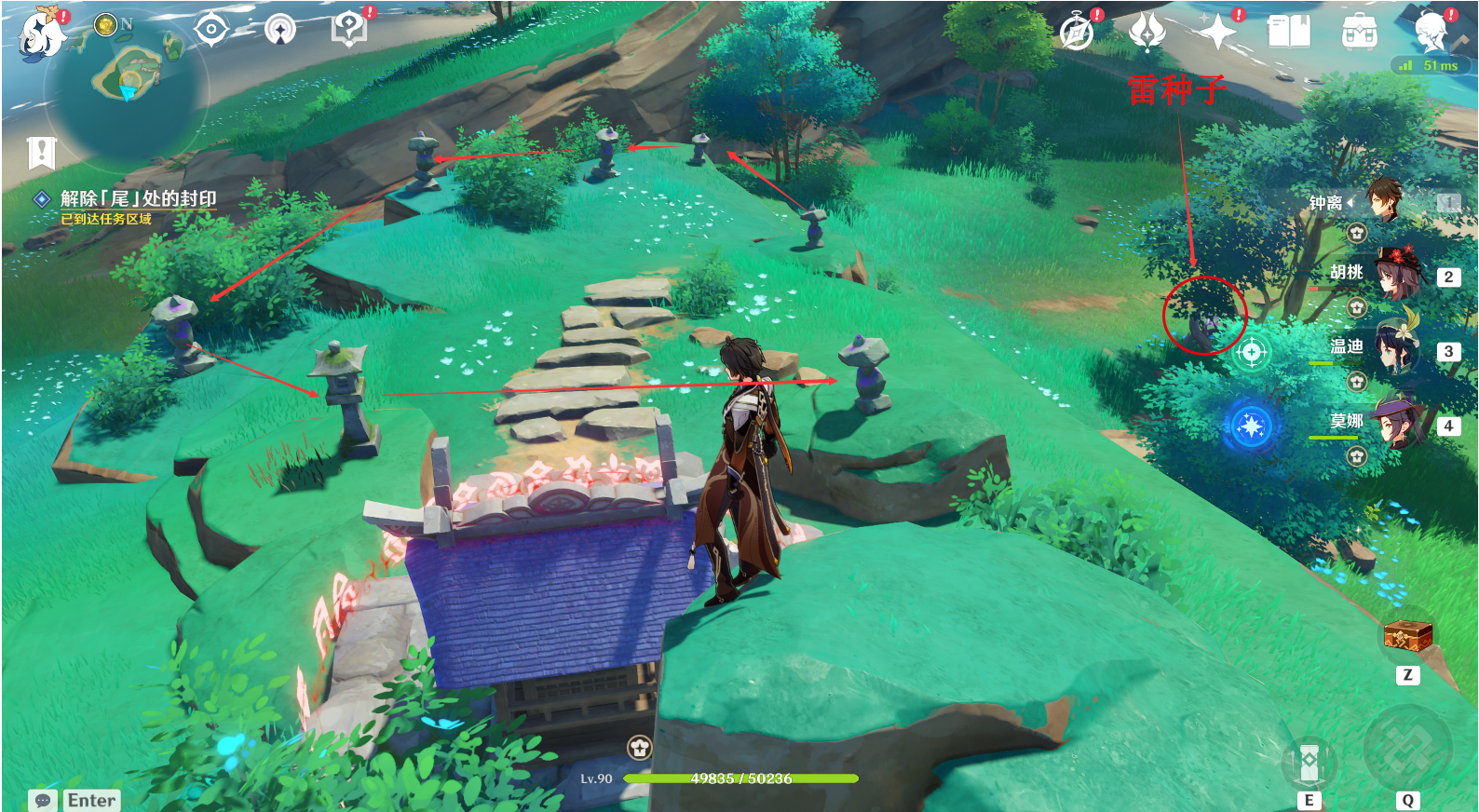Select party member 钟离
1479x812 pixels.
point(1384,201)
